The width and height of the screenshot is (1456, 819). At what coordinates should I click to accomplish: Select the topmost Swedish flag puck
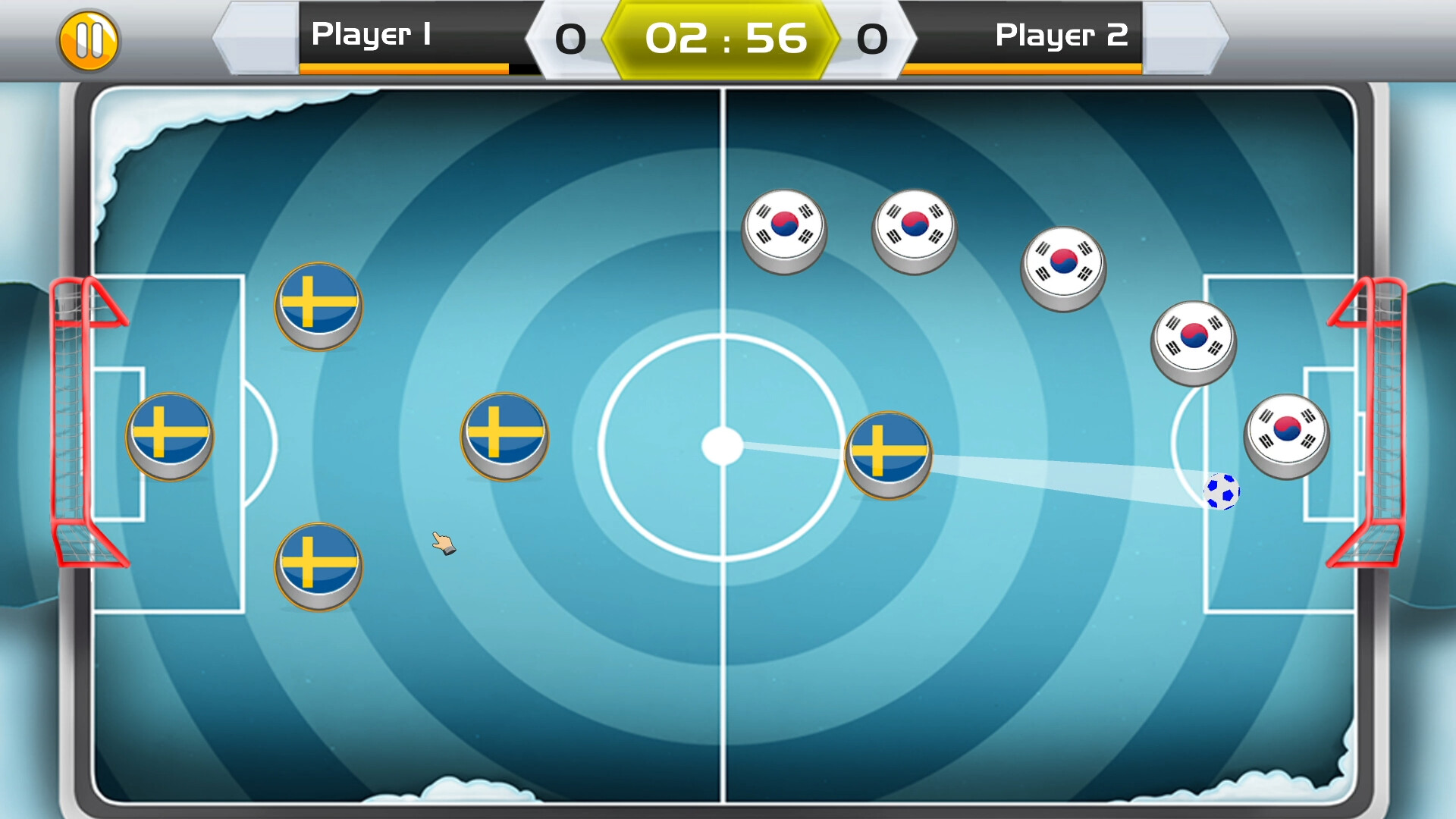tap(318, 306)
